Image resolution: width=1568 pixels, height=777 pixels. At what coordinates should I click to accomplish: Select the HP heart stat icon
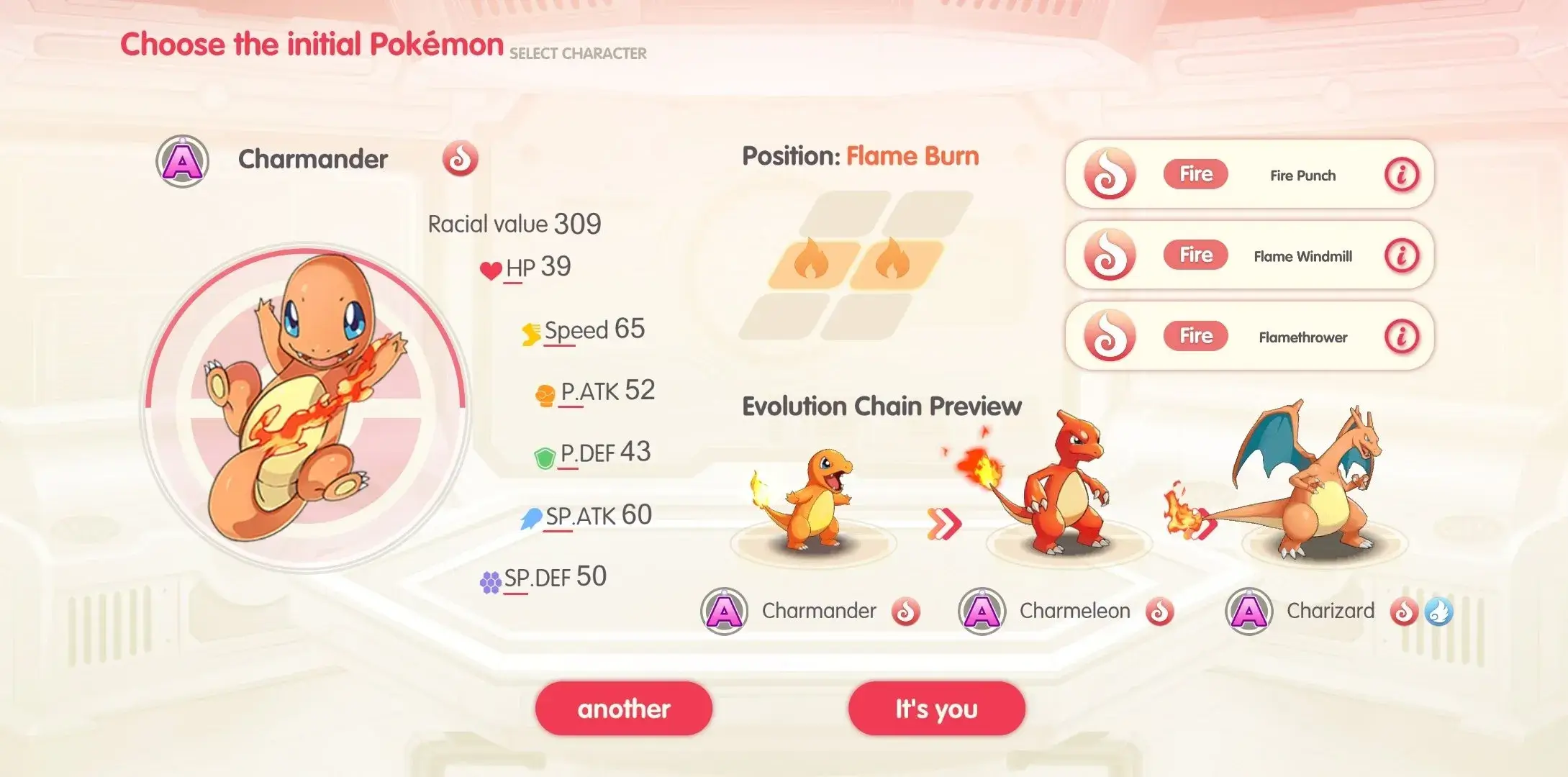491,269
